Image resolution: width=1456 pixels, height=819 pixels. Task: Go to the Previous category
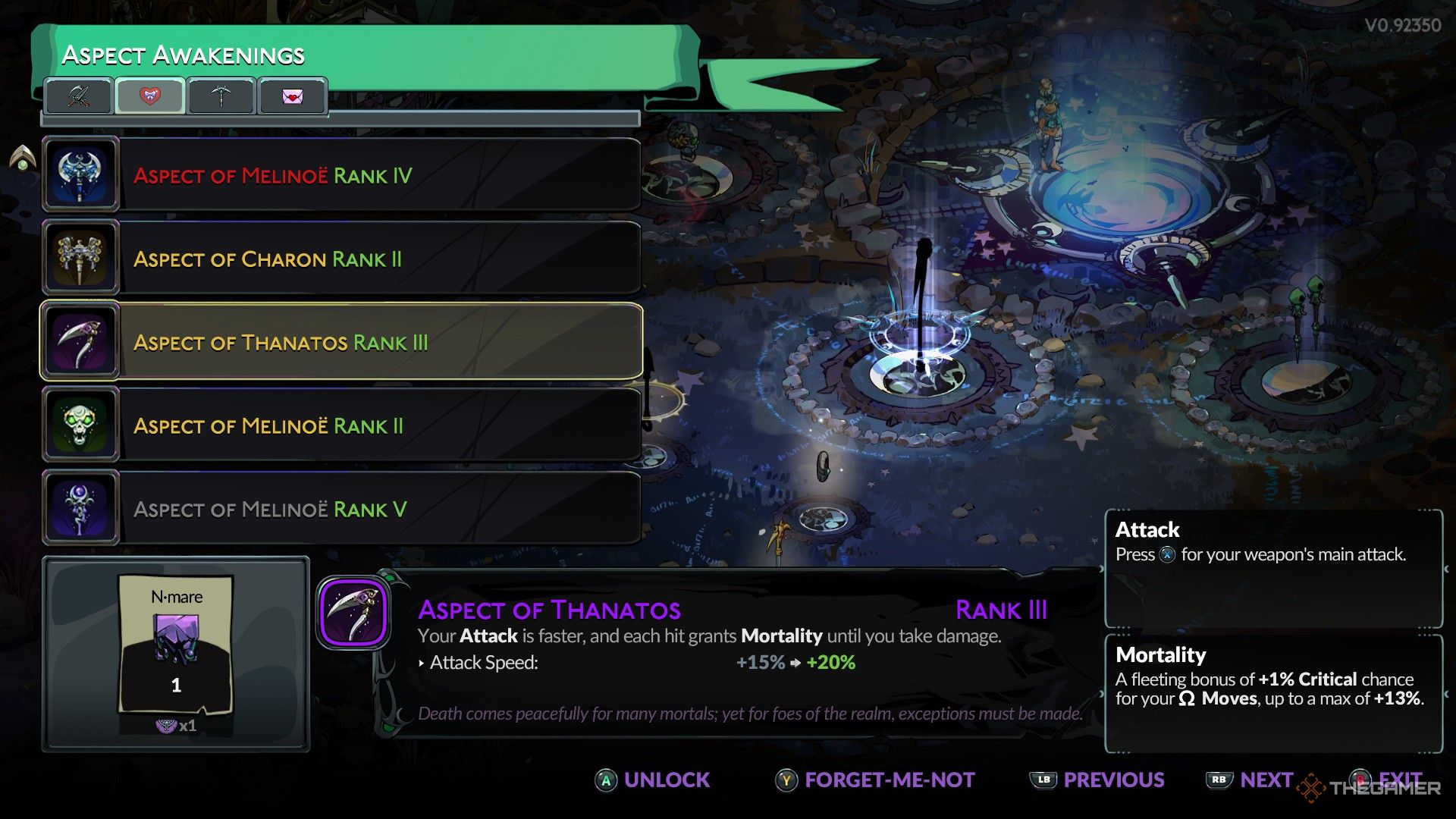click(1097, 780)
